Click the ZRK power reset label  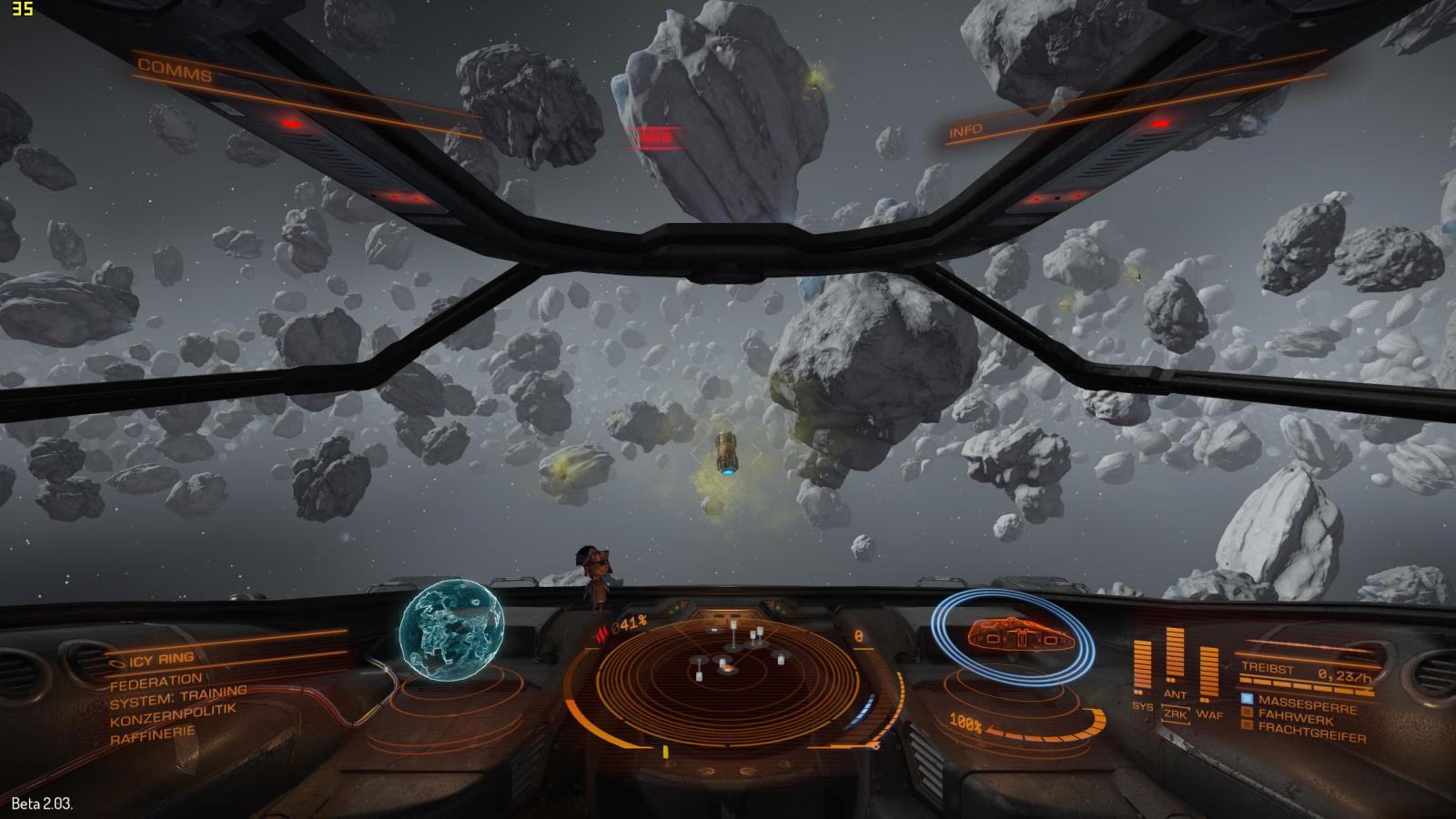[x=1176, y=714]
